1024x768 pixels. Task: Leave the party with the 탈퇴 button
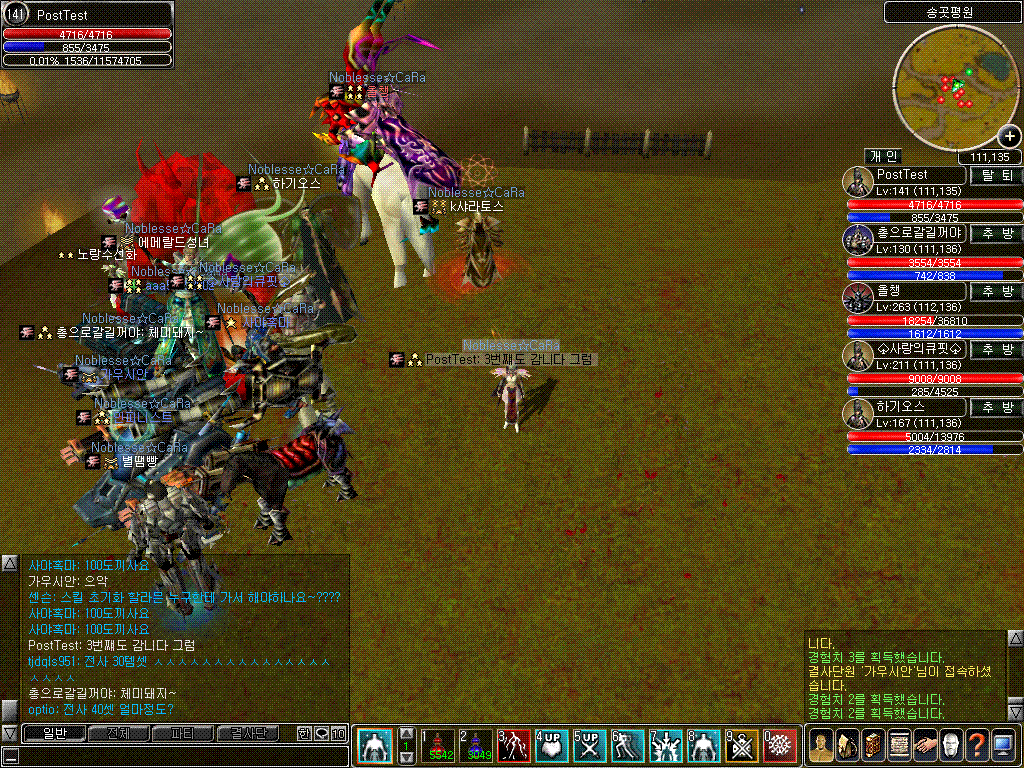click(x=997, y=175)
